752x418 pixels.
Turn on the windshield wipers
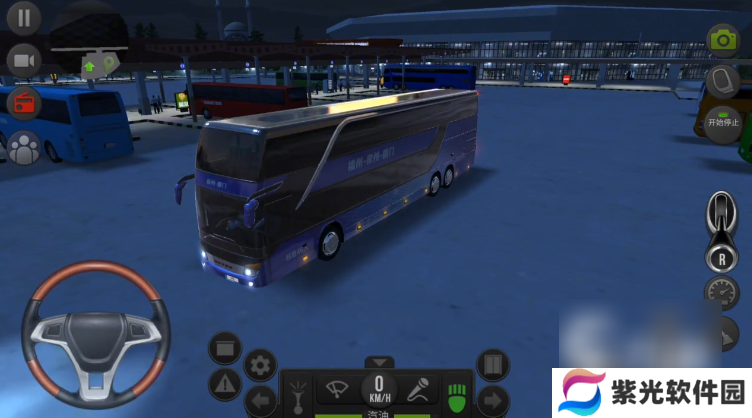[338, 389]
